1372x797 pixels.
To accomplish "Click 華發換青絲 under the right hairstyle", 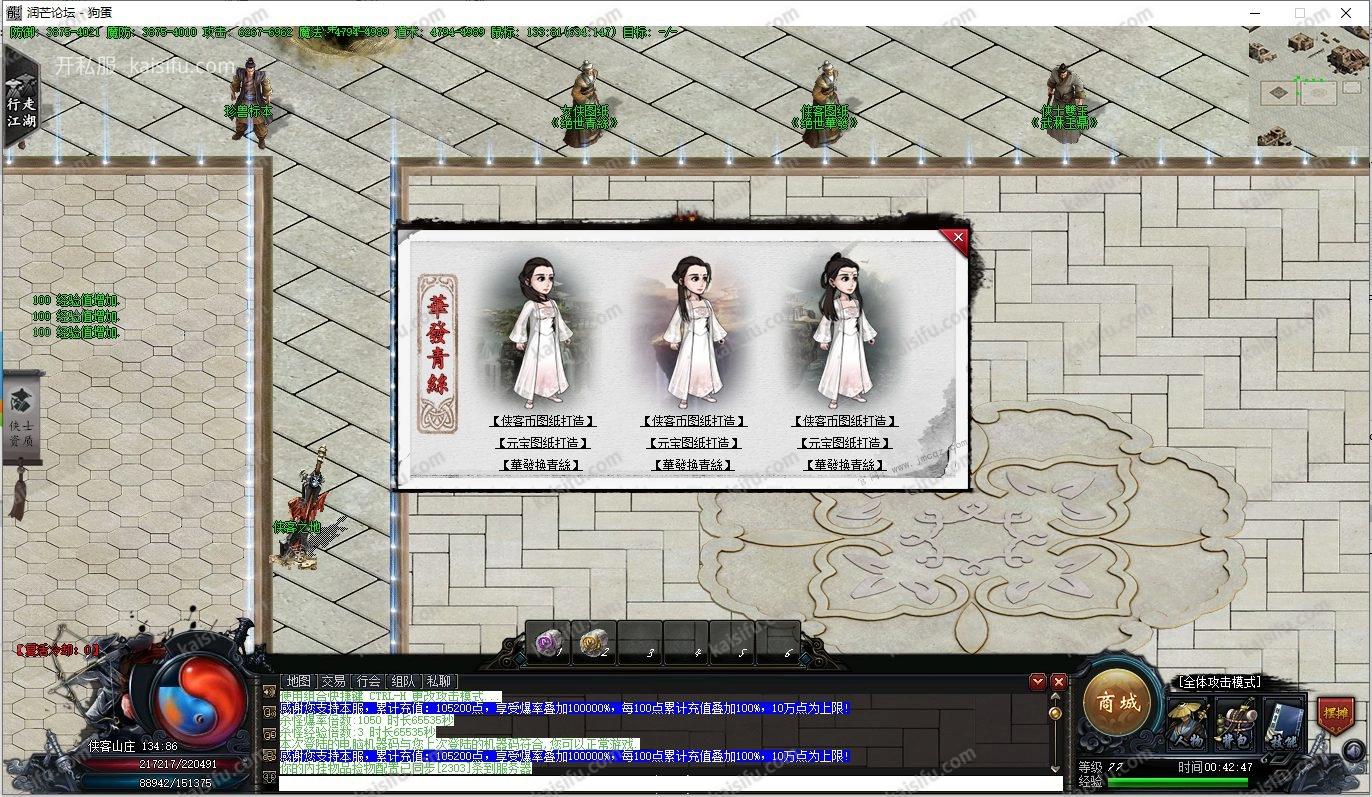I will (x=845, y=465).
